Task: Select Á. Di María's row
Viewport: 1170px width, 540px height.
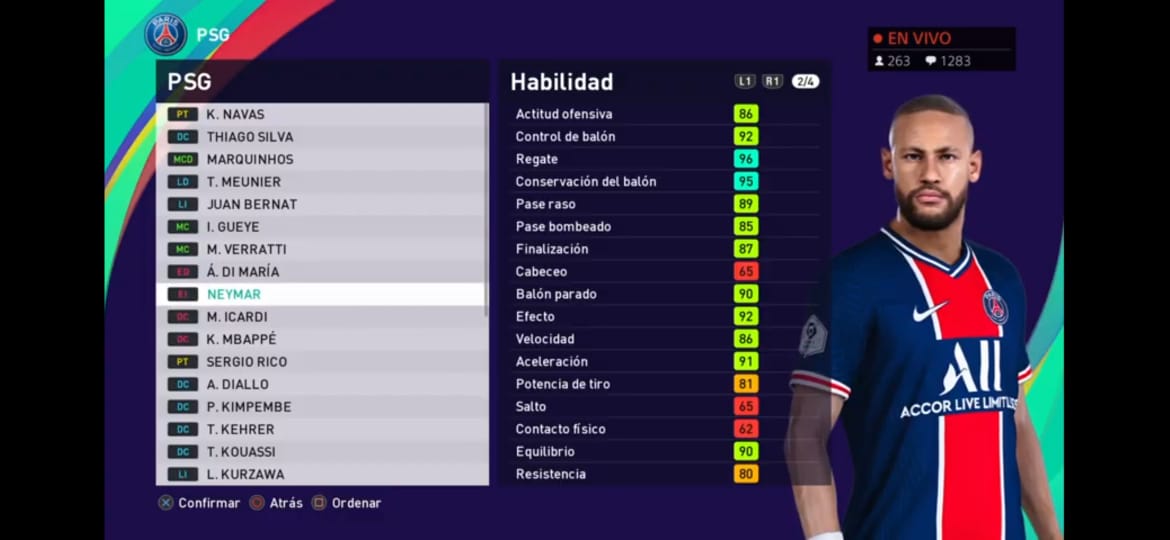Action: tap(320, 272)
